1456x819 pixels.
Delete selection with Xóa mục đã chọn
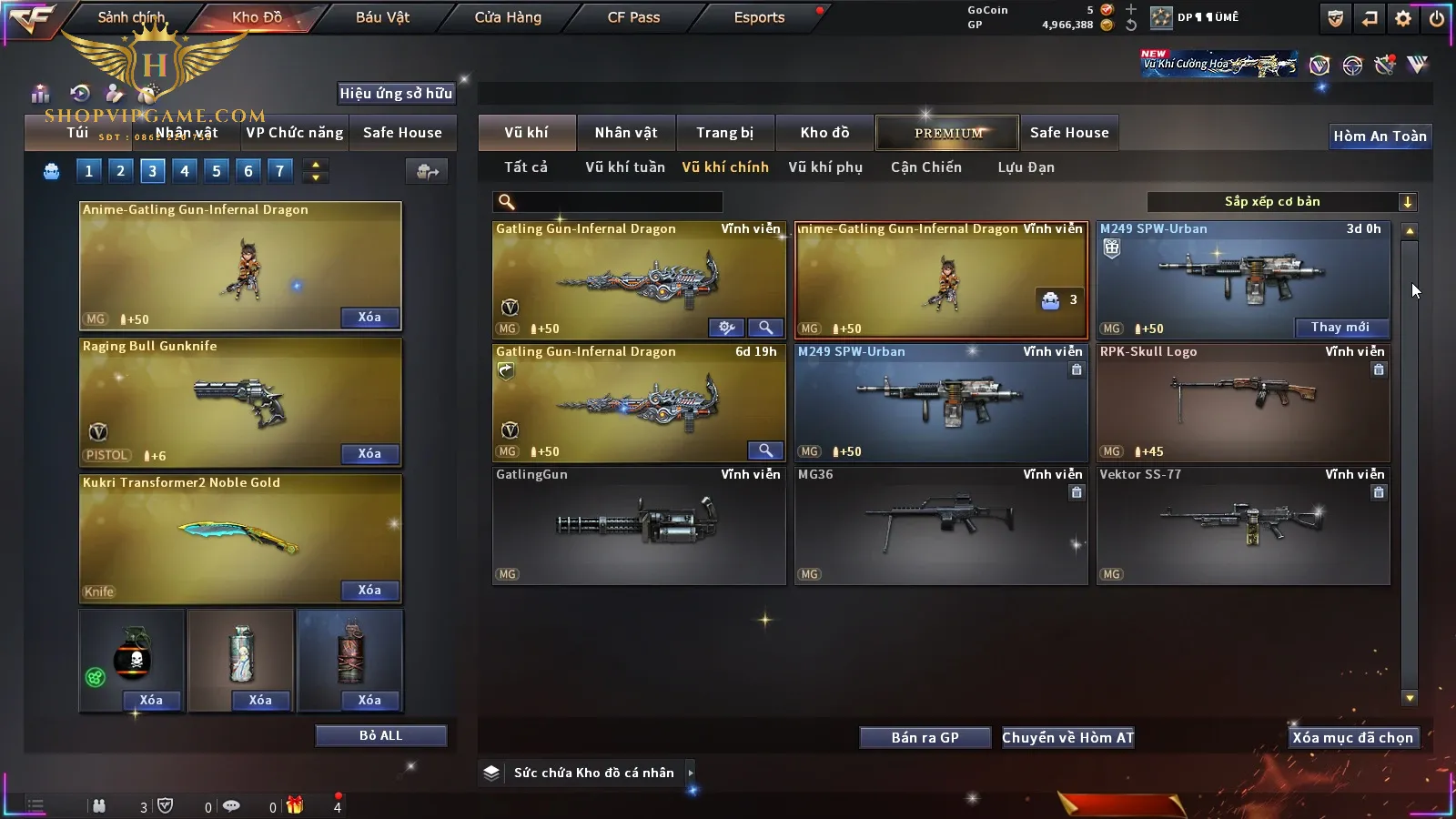[1352, 738]
